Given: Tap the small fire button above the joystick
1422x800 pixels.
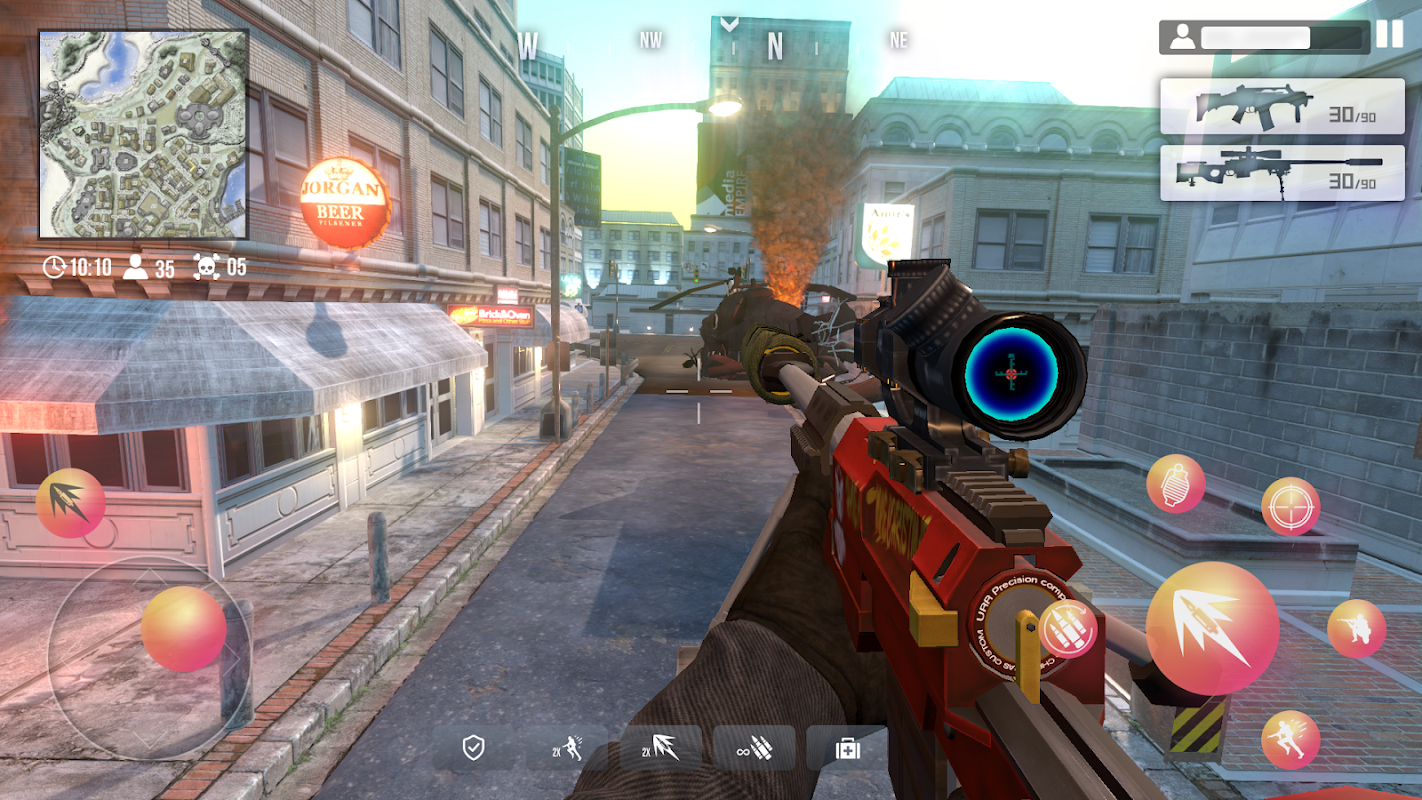Looking at the screenshot, I should 70,503.
